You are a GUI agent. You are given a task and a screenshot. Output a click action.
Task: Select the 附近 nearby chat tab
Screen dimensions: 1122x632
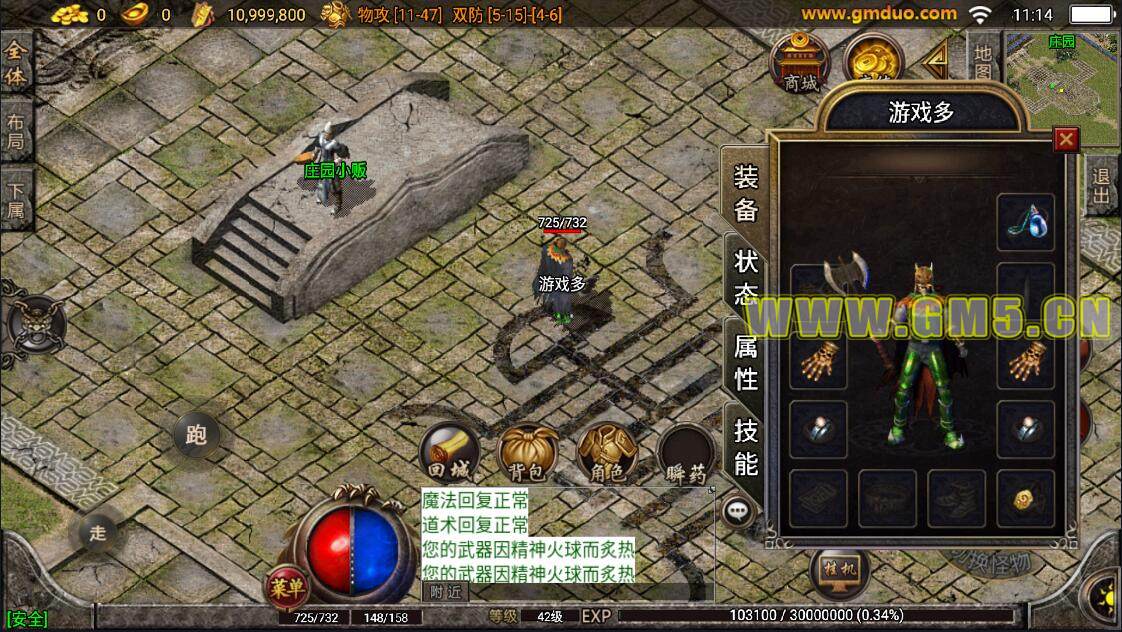point(446,592)
